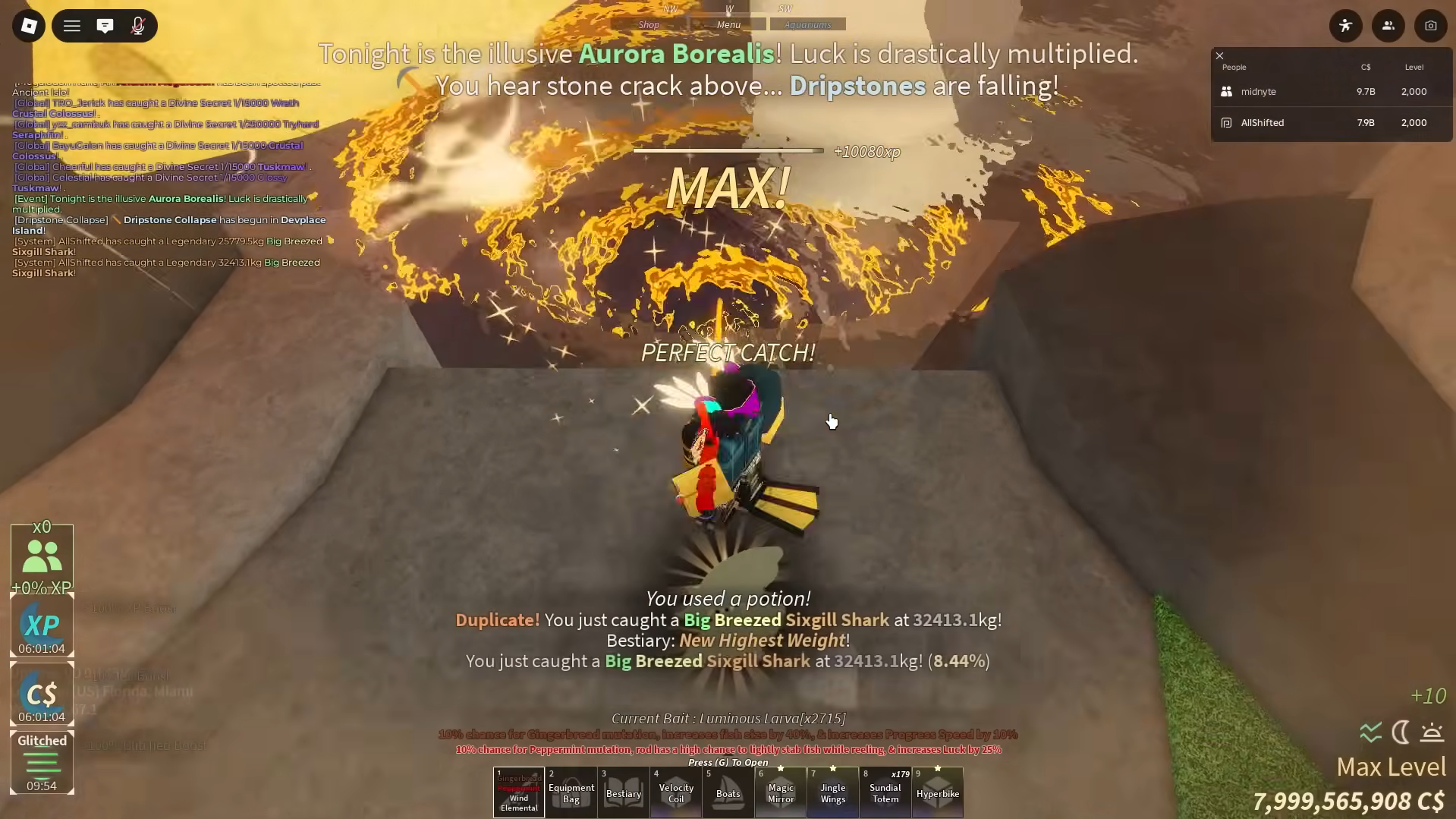Open the Bestiary book icon
1456x819 pixels.
tap(623, 792)
